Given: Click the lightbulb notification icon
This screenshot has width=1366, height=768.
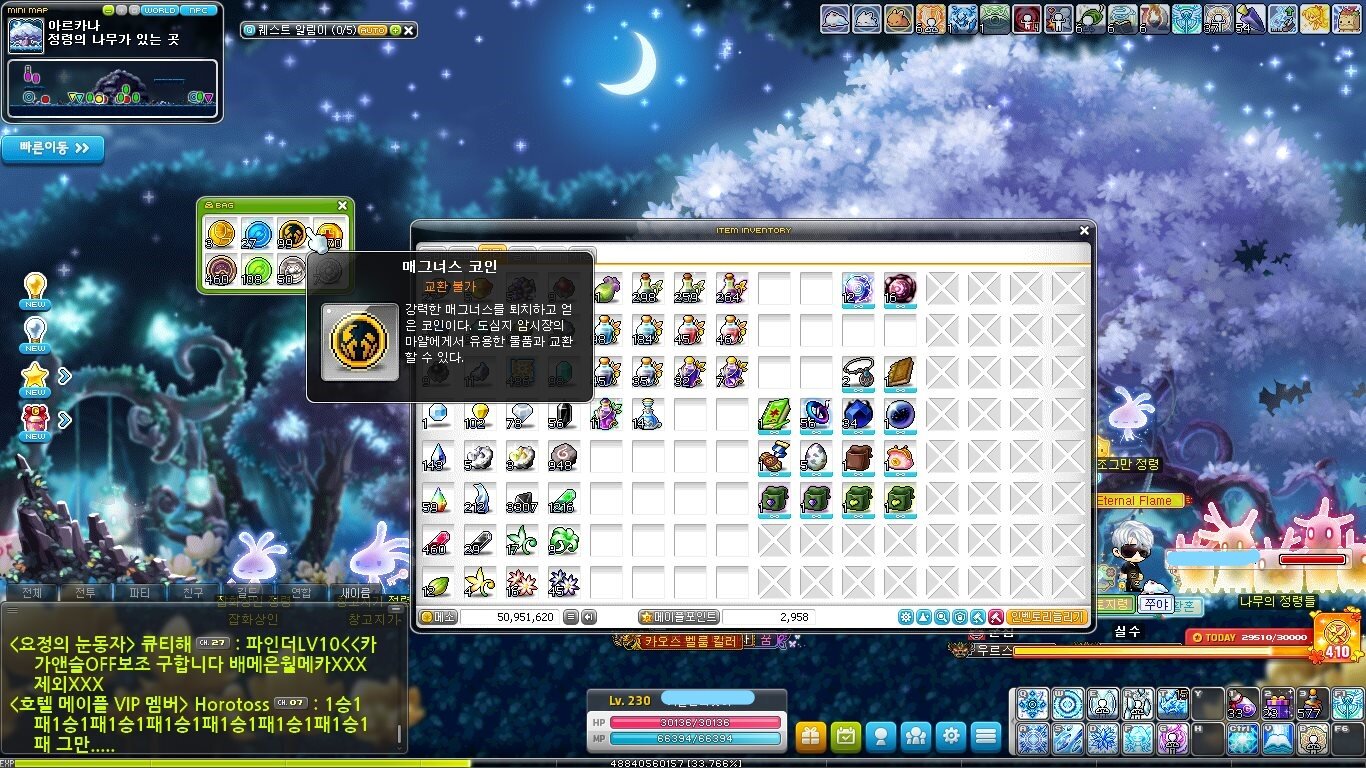Looking at the screenshot, I should click(x=35, y=288).
